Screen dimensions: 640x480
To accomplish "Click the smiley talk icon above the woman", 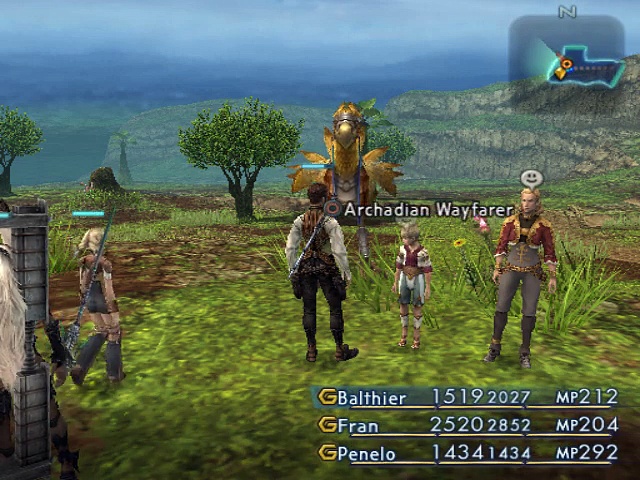I will 532,178.
